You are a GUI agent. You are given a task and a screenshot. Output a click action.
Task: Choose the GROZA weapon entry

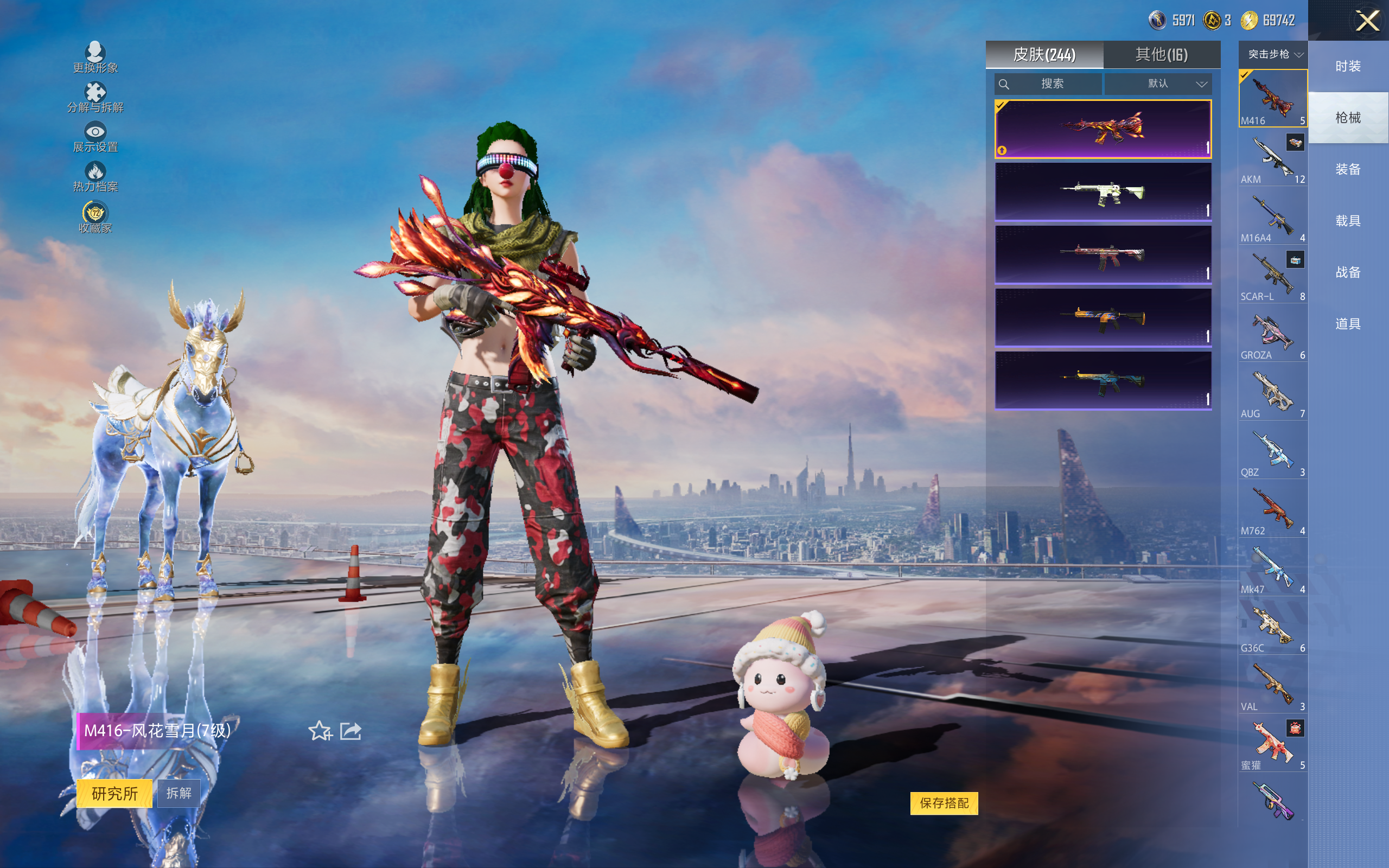click(x=1272, y=334)
